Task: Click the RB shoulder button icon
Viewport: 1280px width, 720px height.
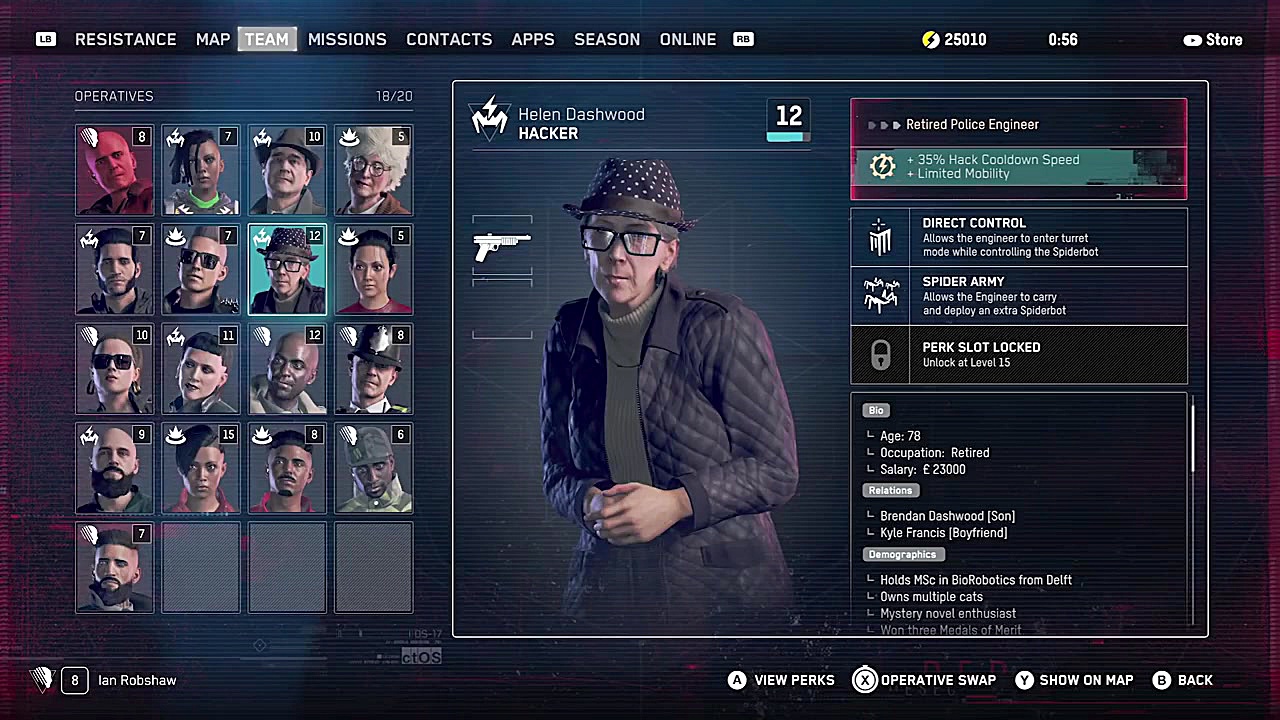Action: (743, 39)
